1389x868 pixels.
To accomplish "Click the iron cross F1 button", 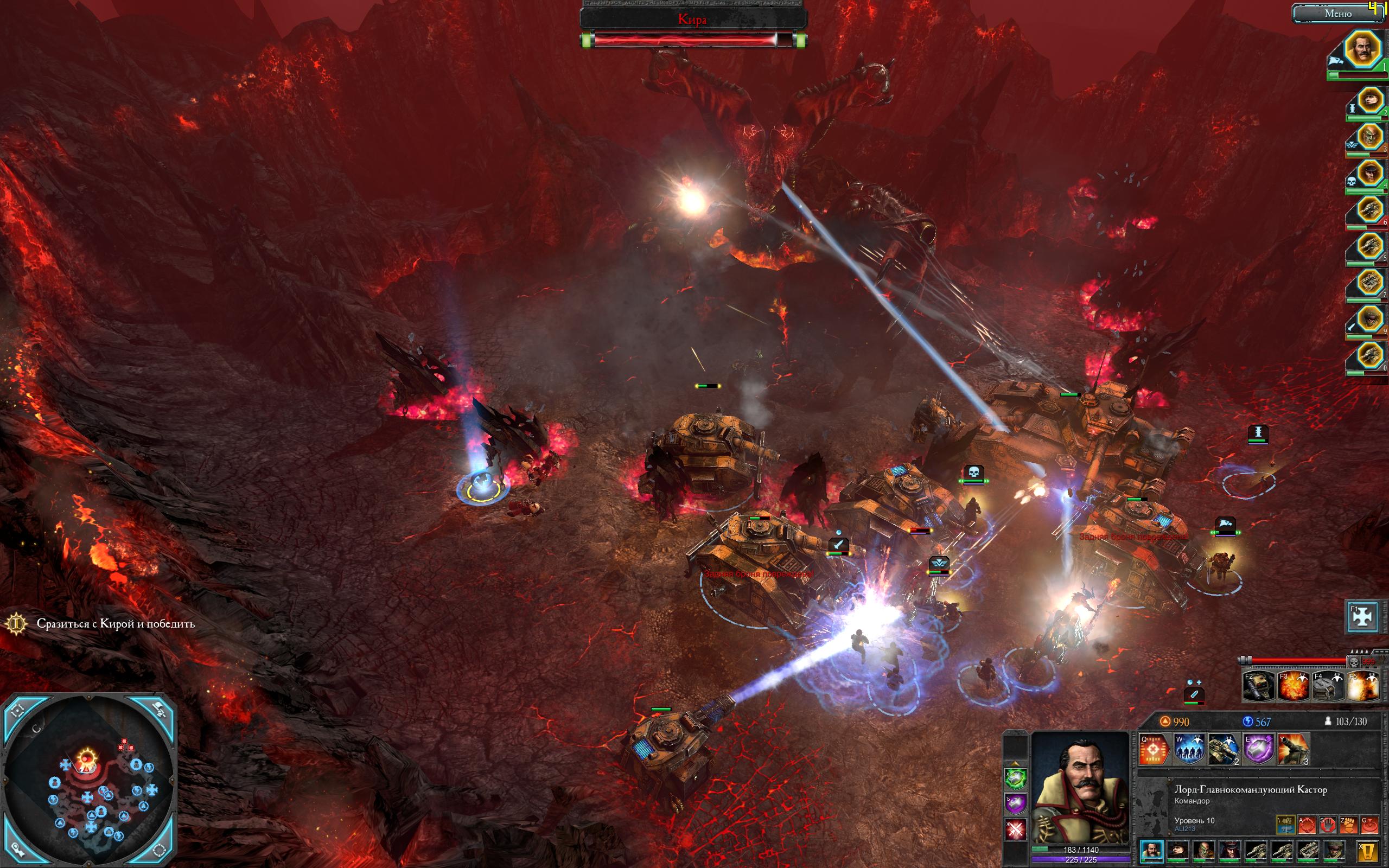I will coord(1362,616).
